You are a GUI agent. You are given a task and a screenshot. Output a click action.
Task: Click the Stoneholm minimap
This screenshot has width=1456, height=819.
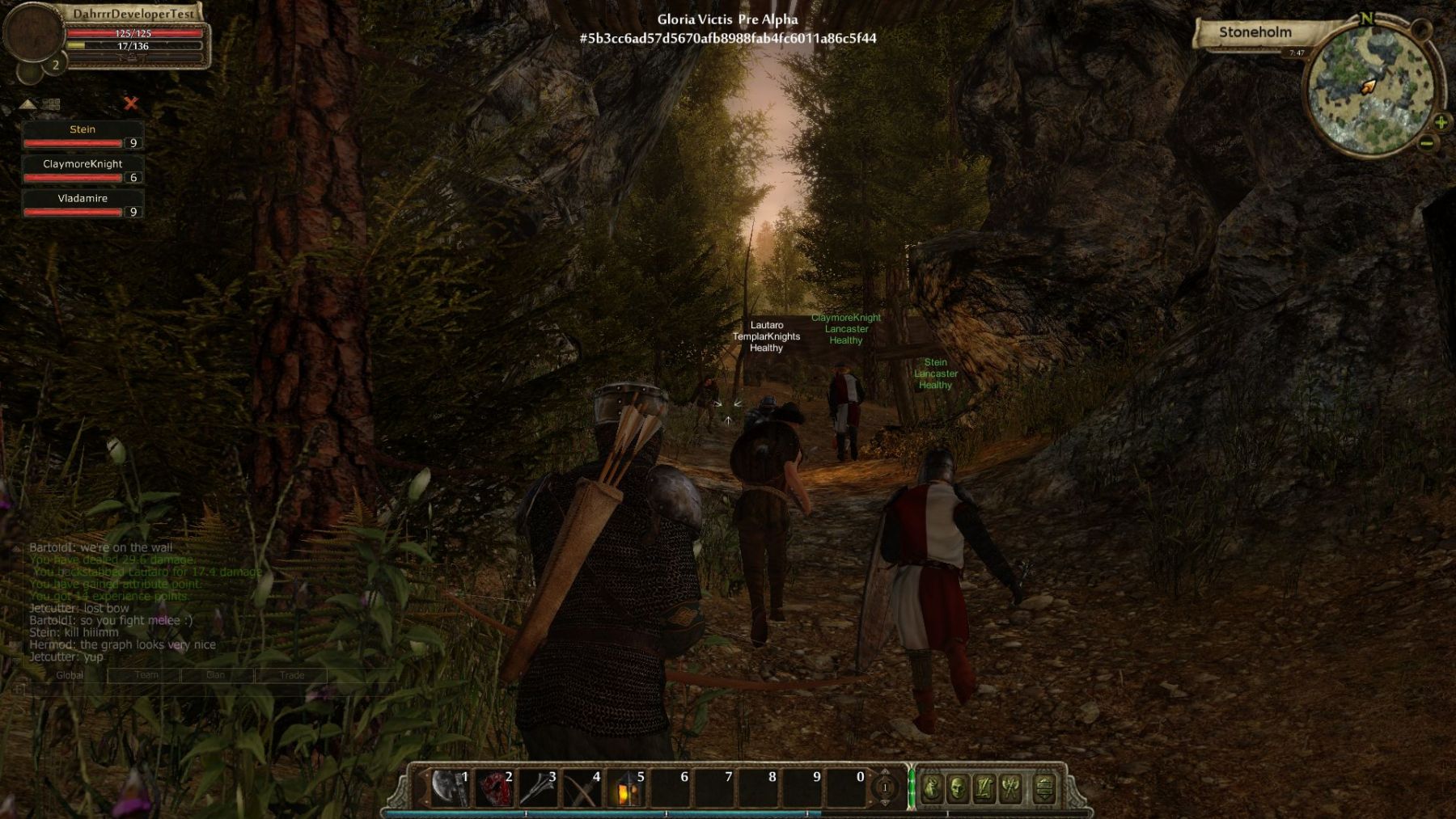1371,89
